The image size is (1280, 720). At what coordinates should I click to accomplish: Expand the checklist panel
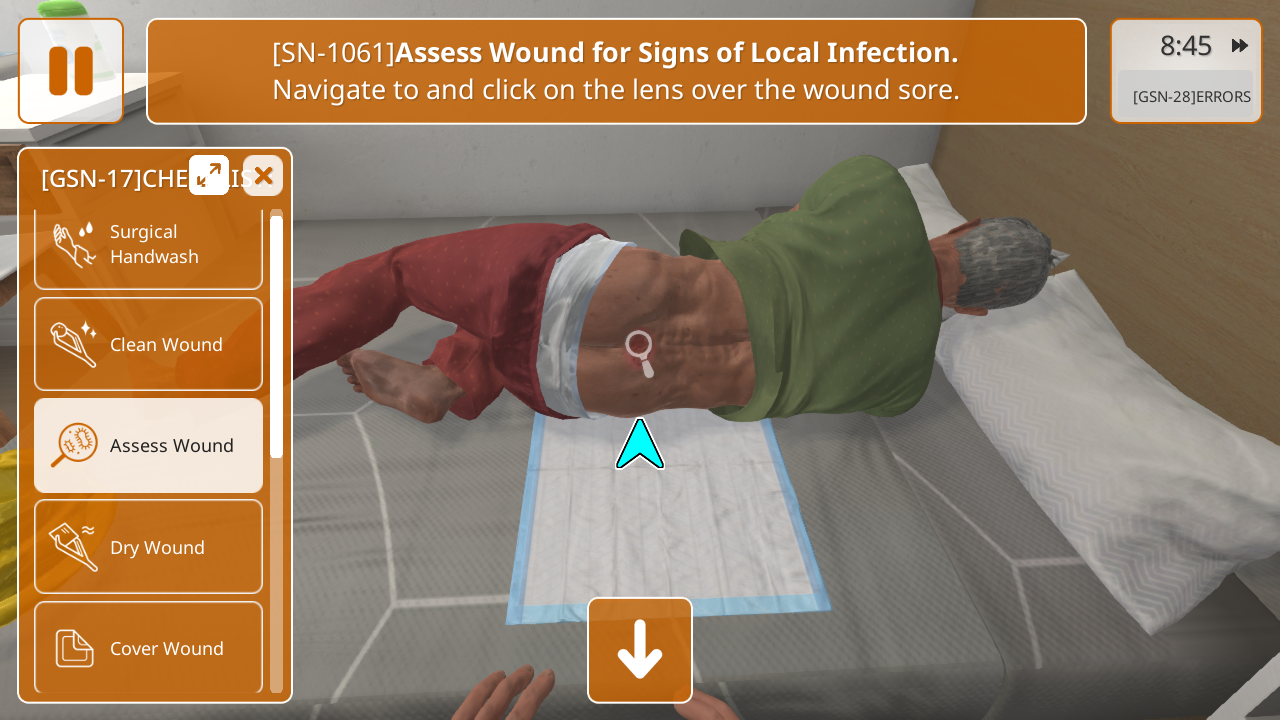pyautogui.click(x=209, y=176)
